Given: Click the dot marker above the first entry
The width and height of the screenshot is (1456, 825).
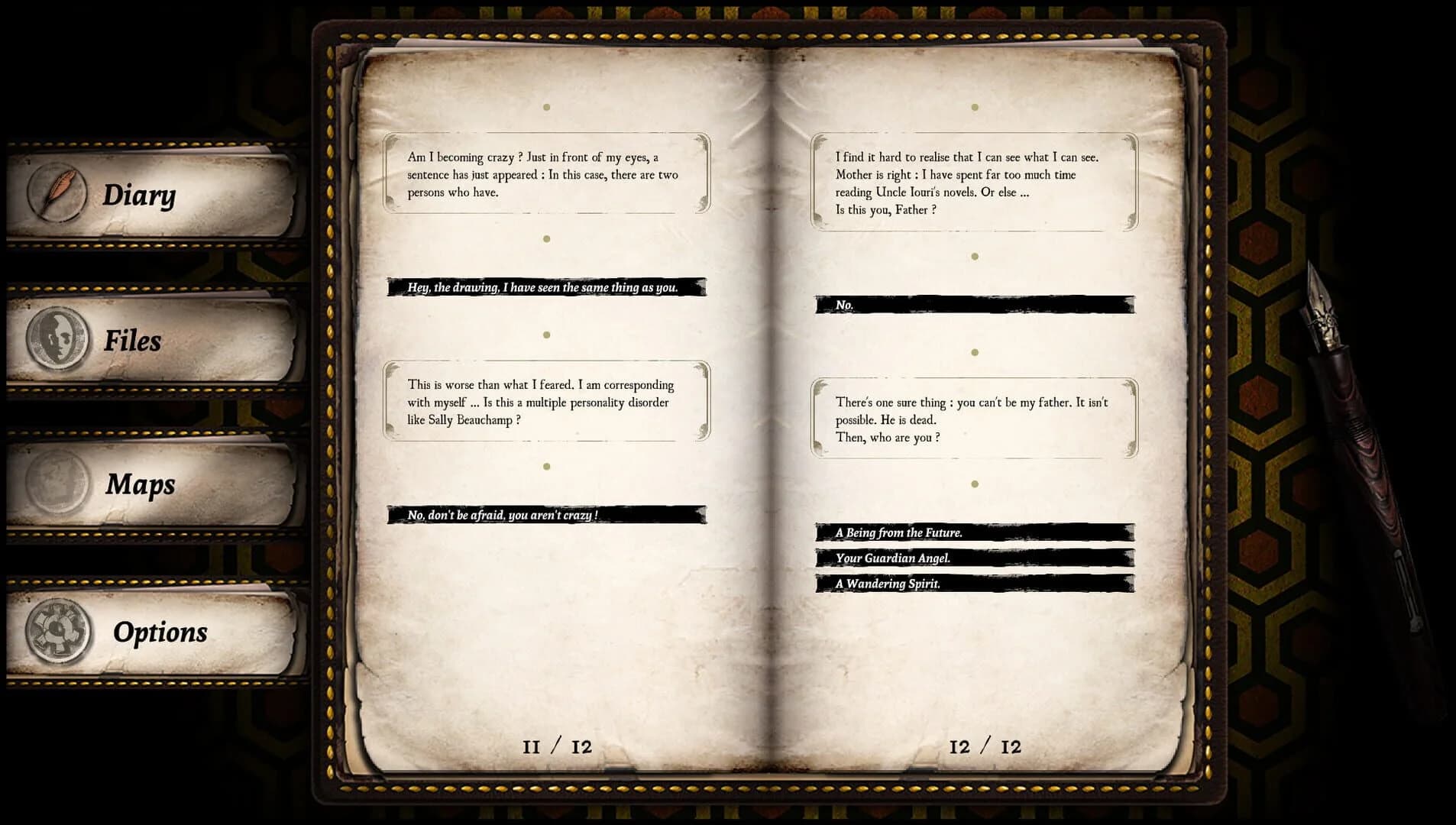Looking at the screenshot, I should tap(545, 107).
